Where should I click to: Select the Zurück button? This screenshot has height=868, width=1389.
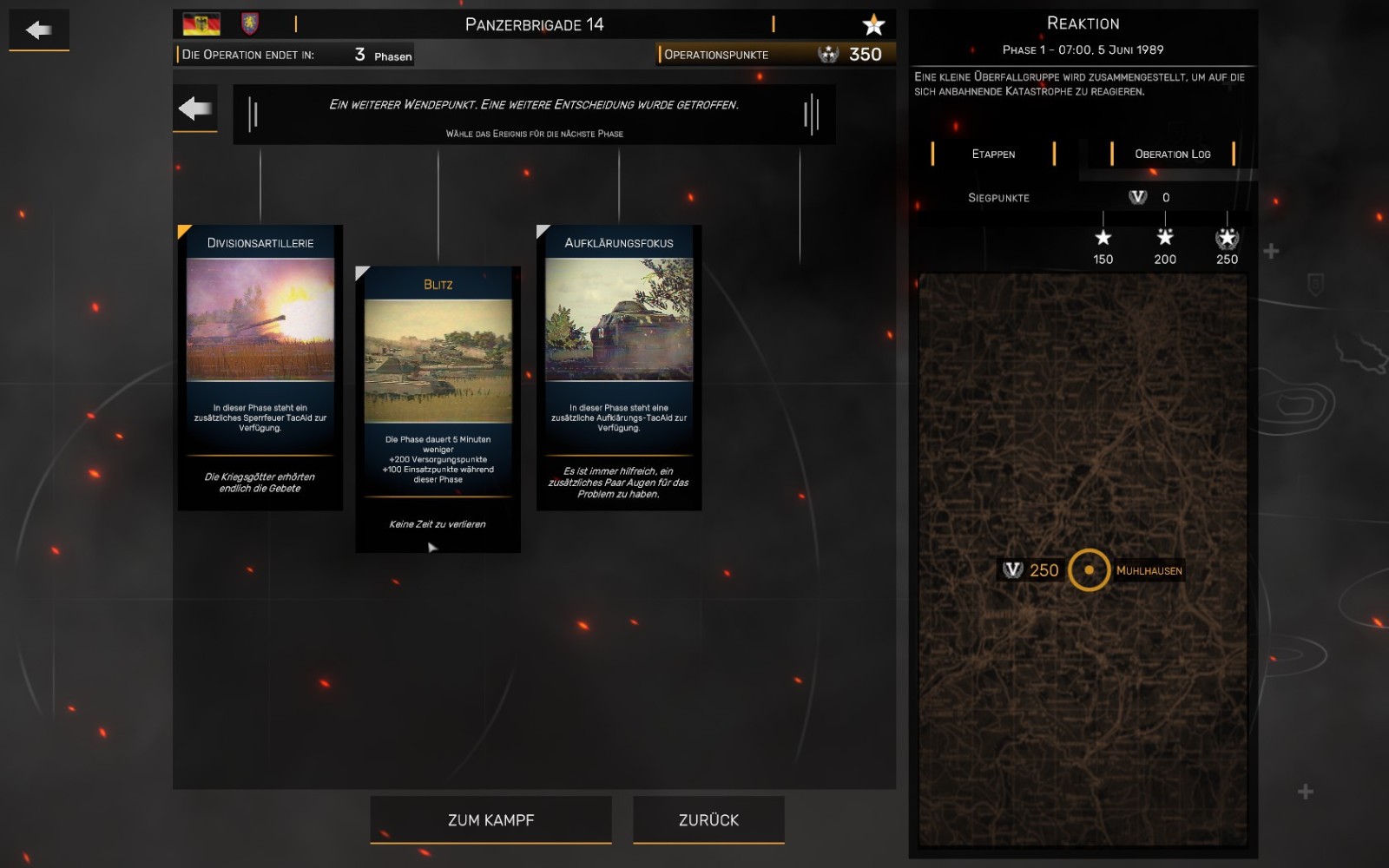tap(708, 819)
